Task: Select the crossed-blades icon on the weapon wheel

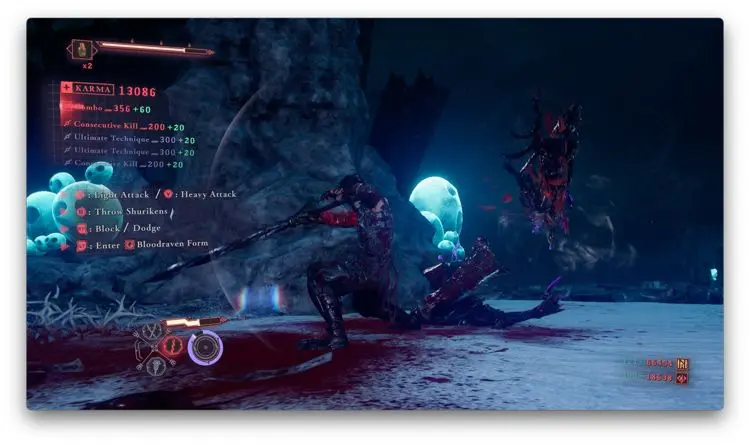Action: [152, 330]
